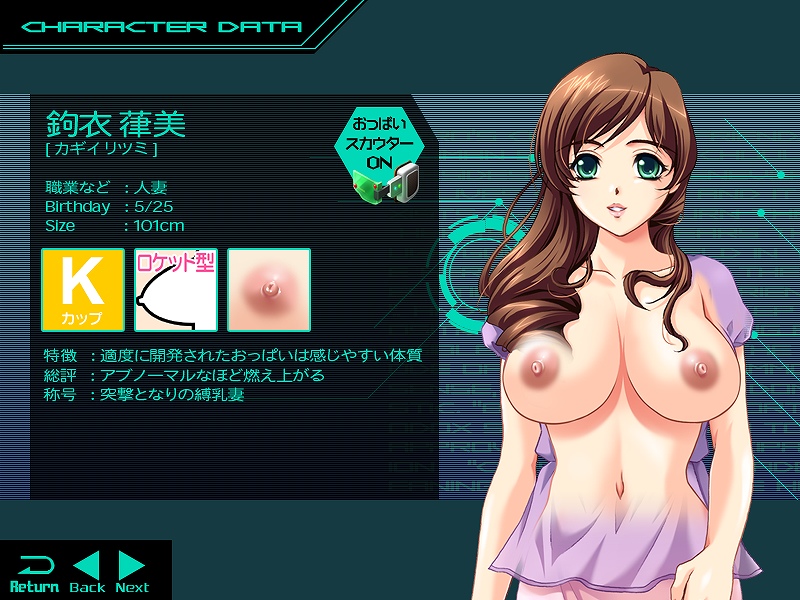This screenshot has width=800, height=600.
Task: Go to the previous character with Back
Action: 87,572
